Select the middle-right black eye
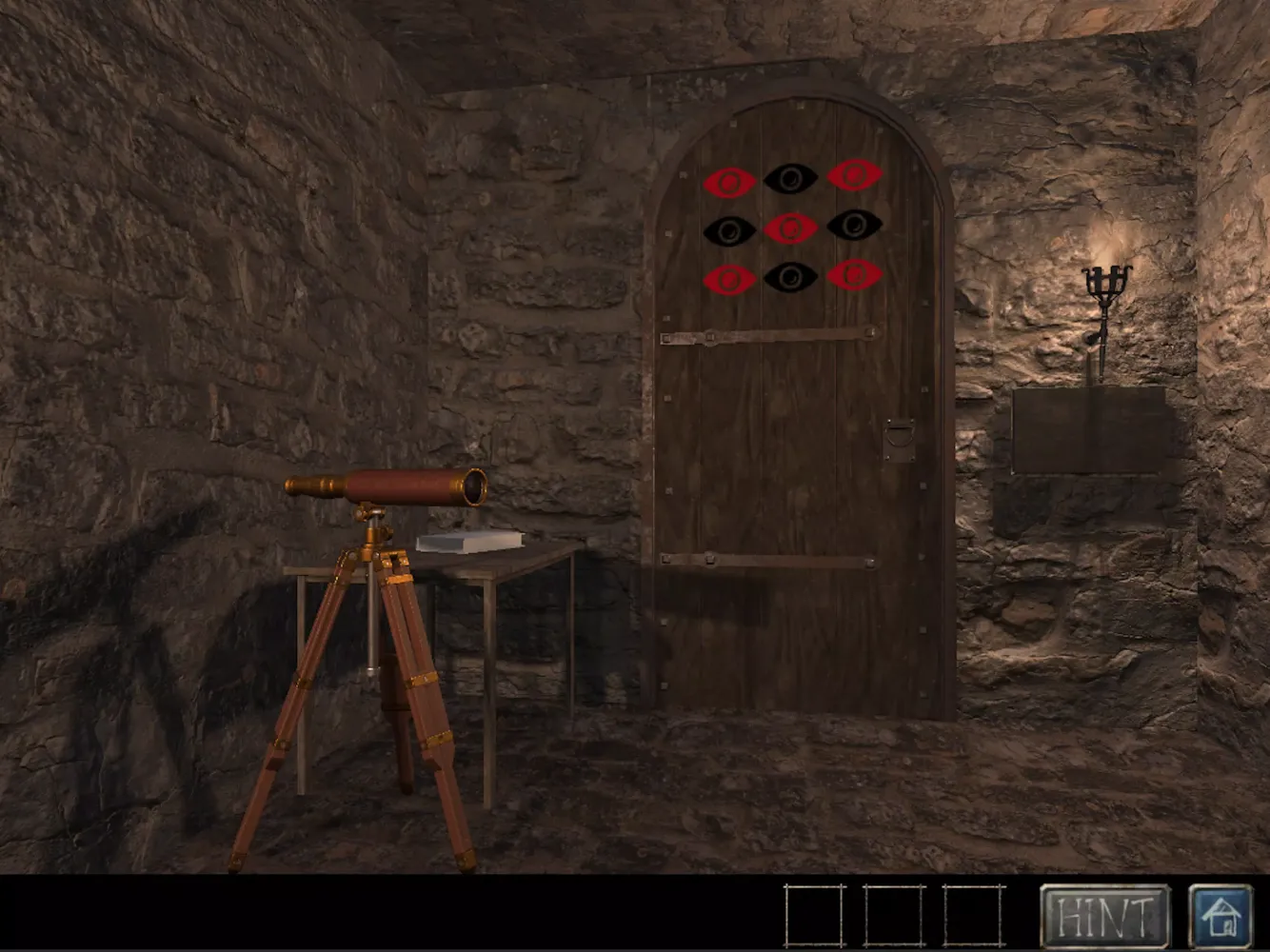The width and height of the screenshot is (1270, 952). coord(856,226)
